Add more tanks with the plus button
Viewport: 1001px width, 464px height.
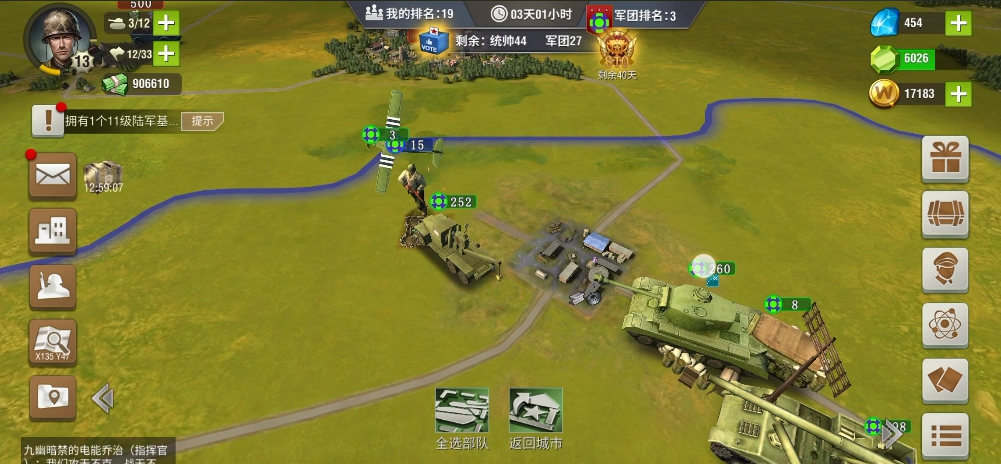pyautogui.click(x=166, y=23)
